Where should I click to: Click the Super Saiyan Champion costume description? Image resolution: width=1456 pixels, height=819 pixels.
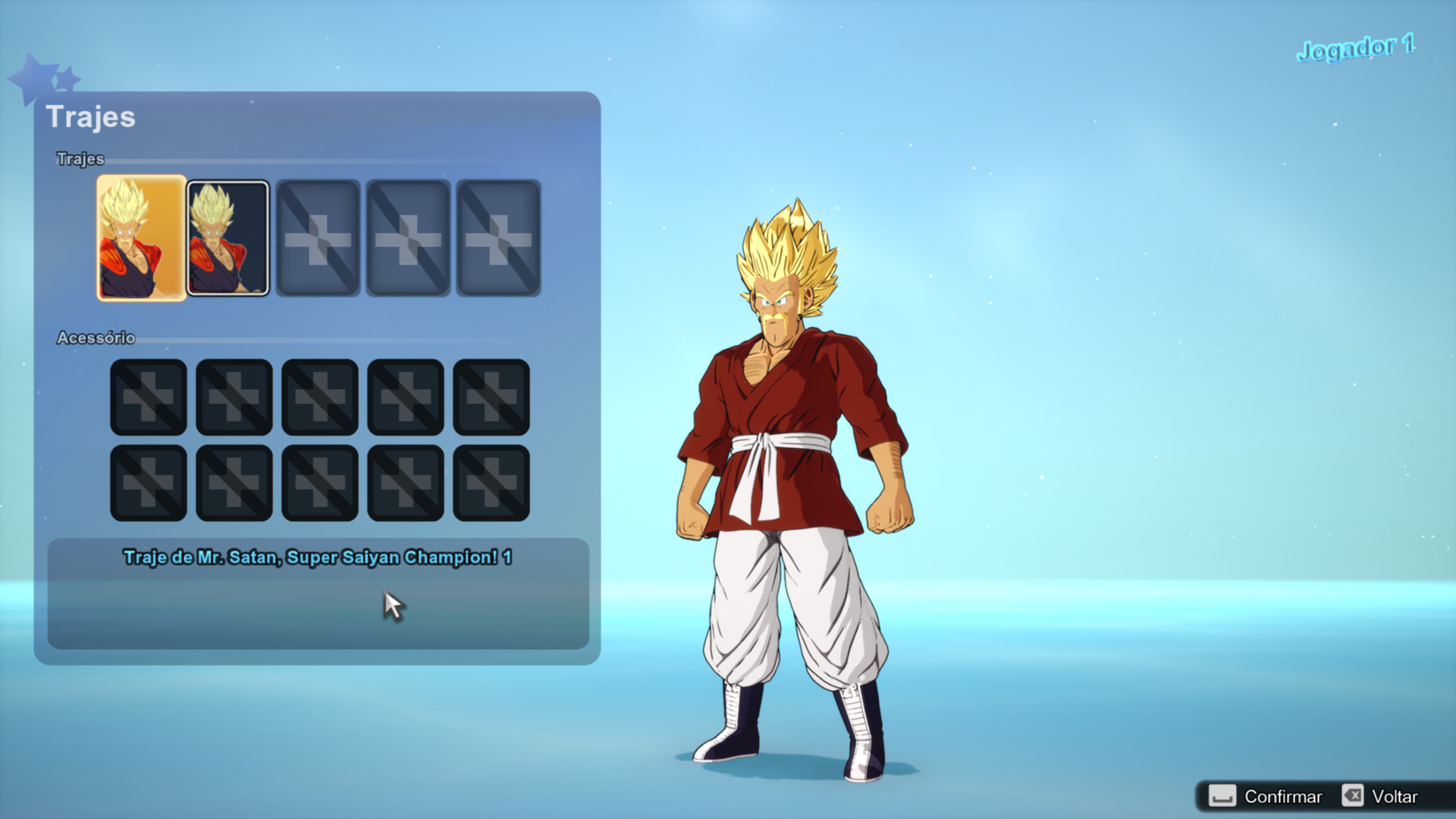click(318, 556)
